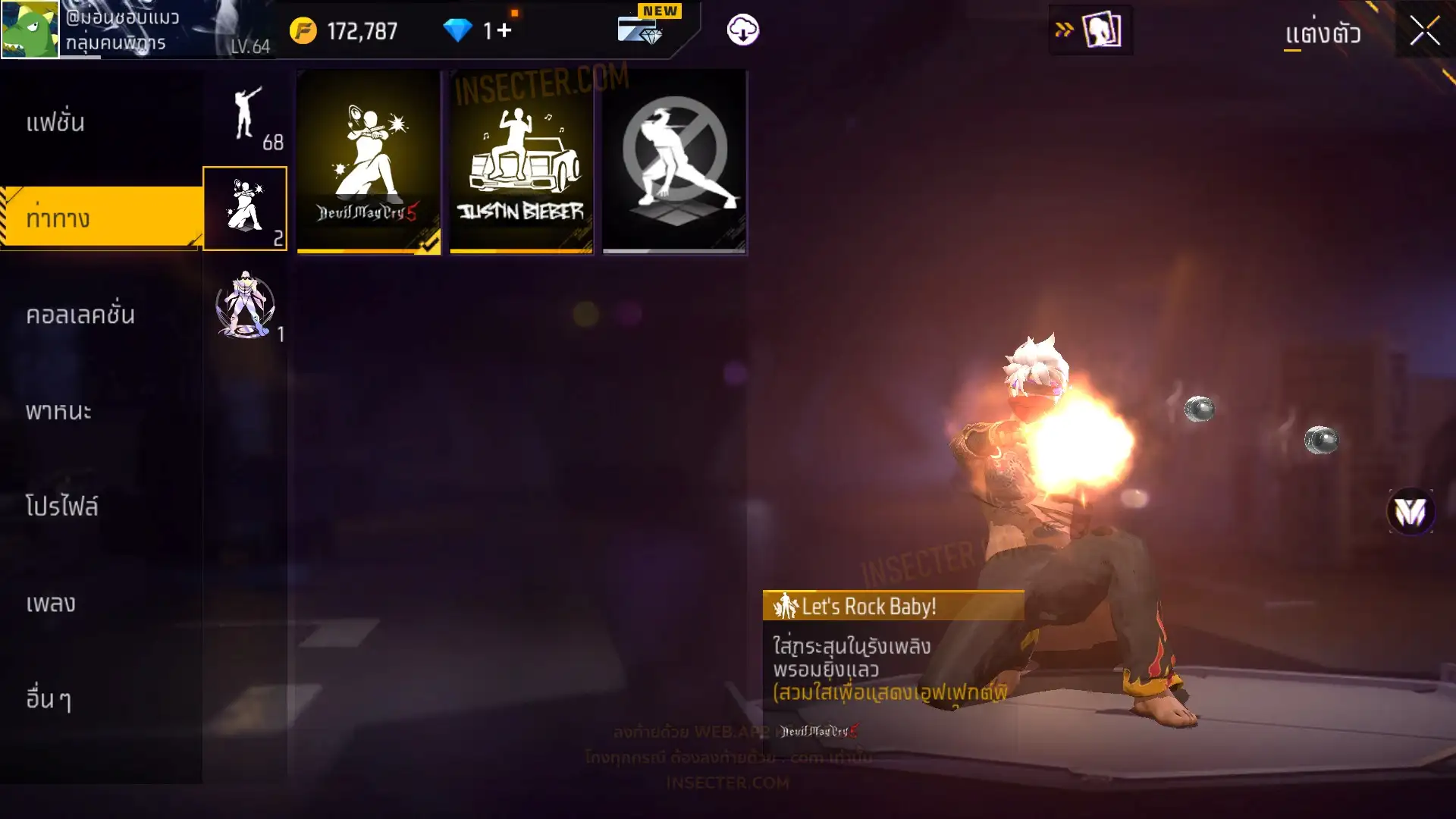Go to the โปรไฟล์ profile category
The height and width of the screenshot is (819, 1456).
pos(61,507)
